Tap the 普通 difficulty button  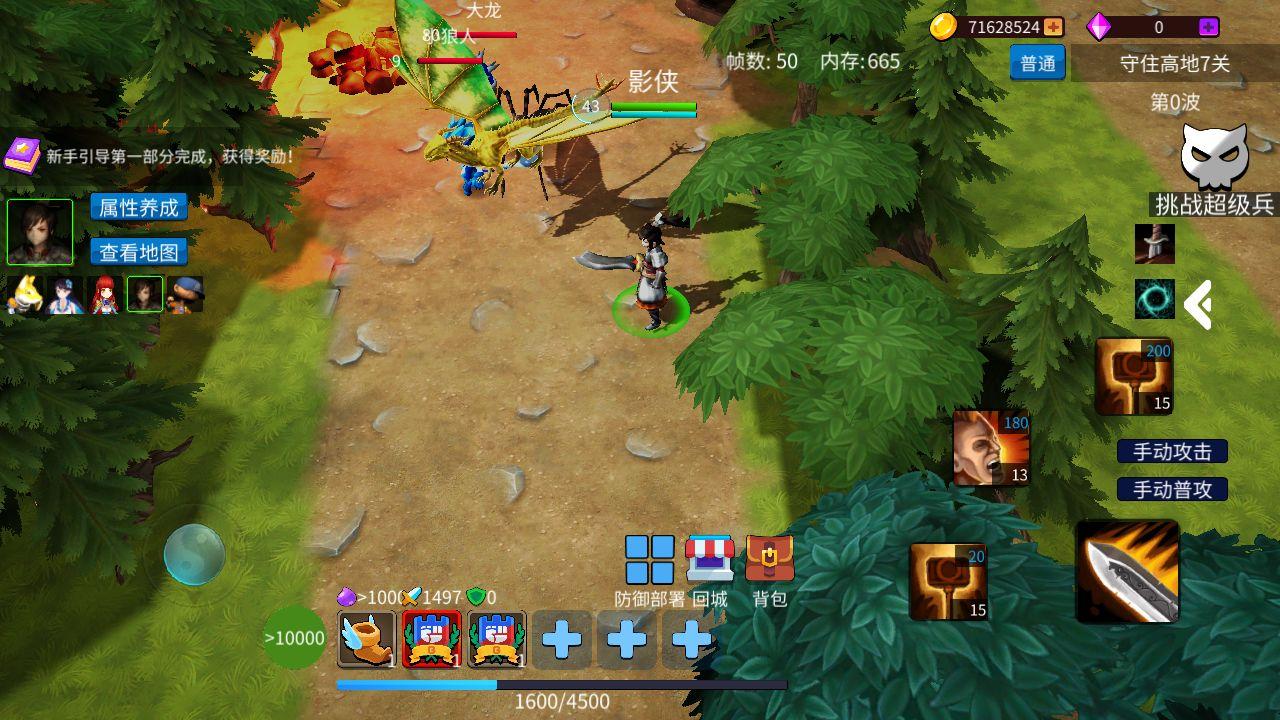coord(1037,63)
